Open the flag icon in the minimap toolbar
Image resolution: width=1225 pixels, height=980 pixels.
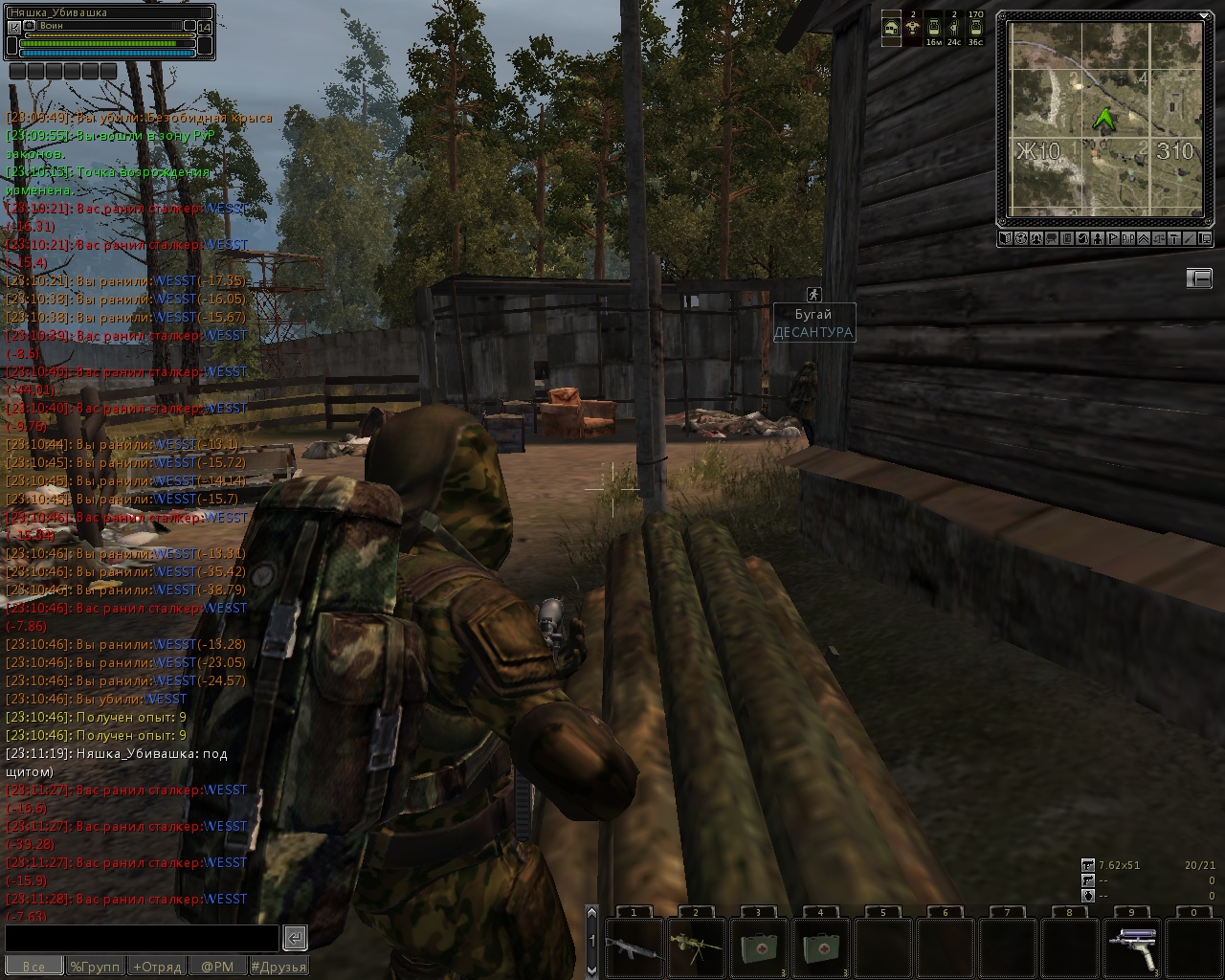(x=1113, y=238)
